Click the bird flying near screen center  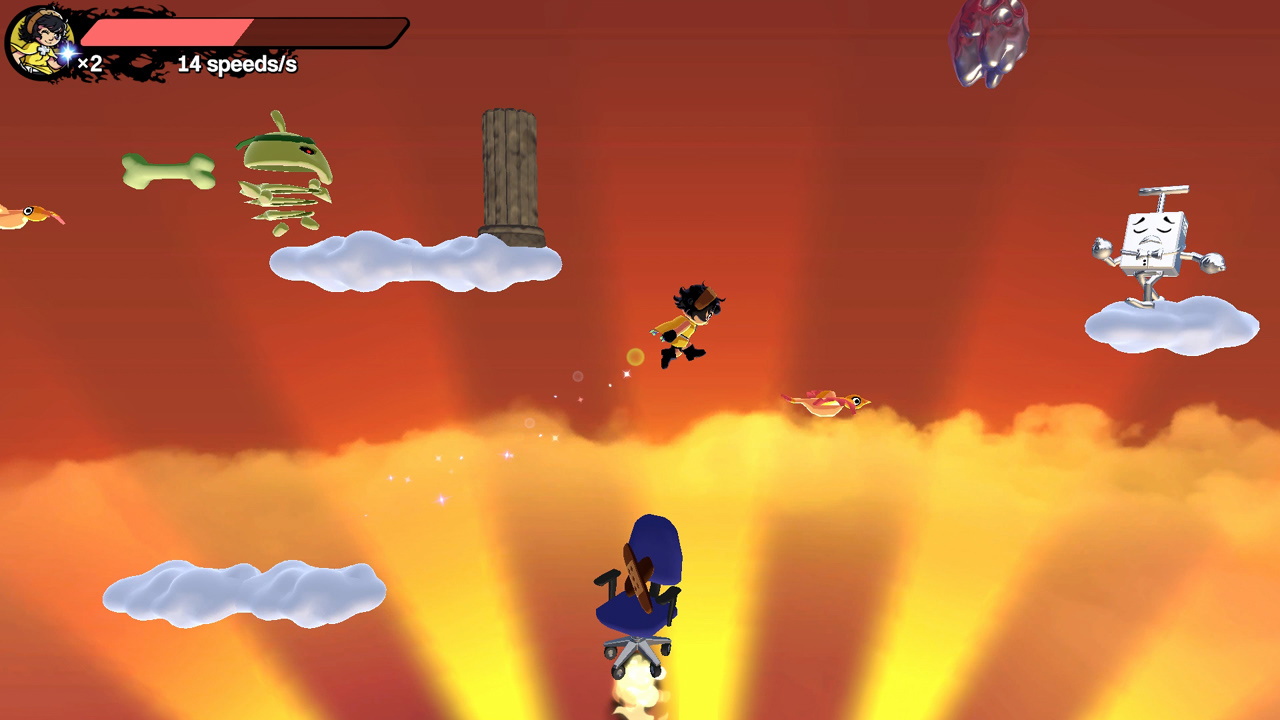825,400
